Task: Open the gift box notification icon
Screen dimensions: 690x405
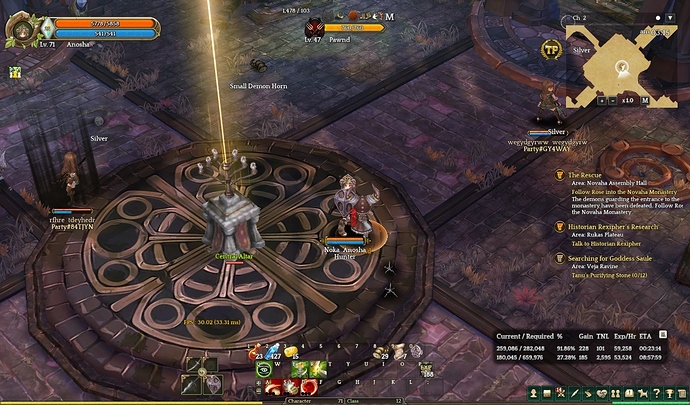Action: click(15, 72)
